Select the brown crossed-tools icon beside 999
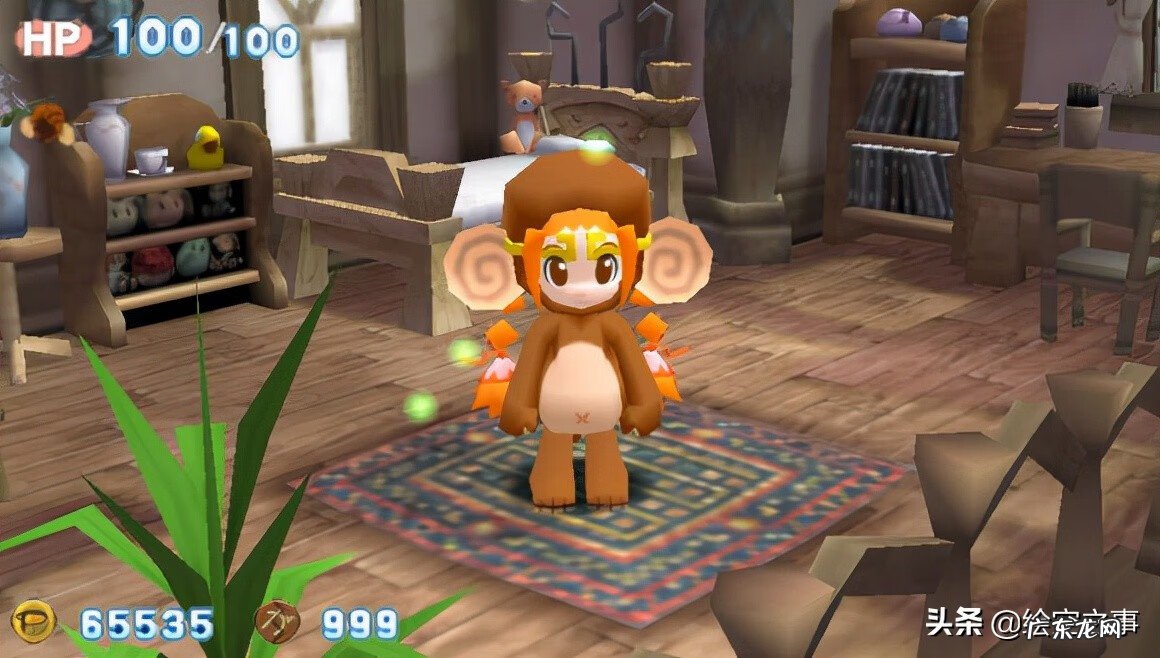1160x658 pixels. [277, 621]
